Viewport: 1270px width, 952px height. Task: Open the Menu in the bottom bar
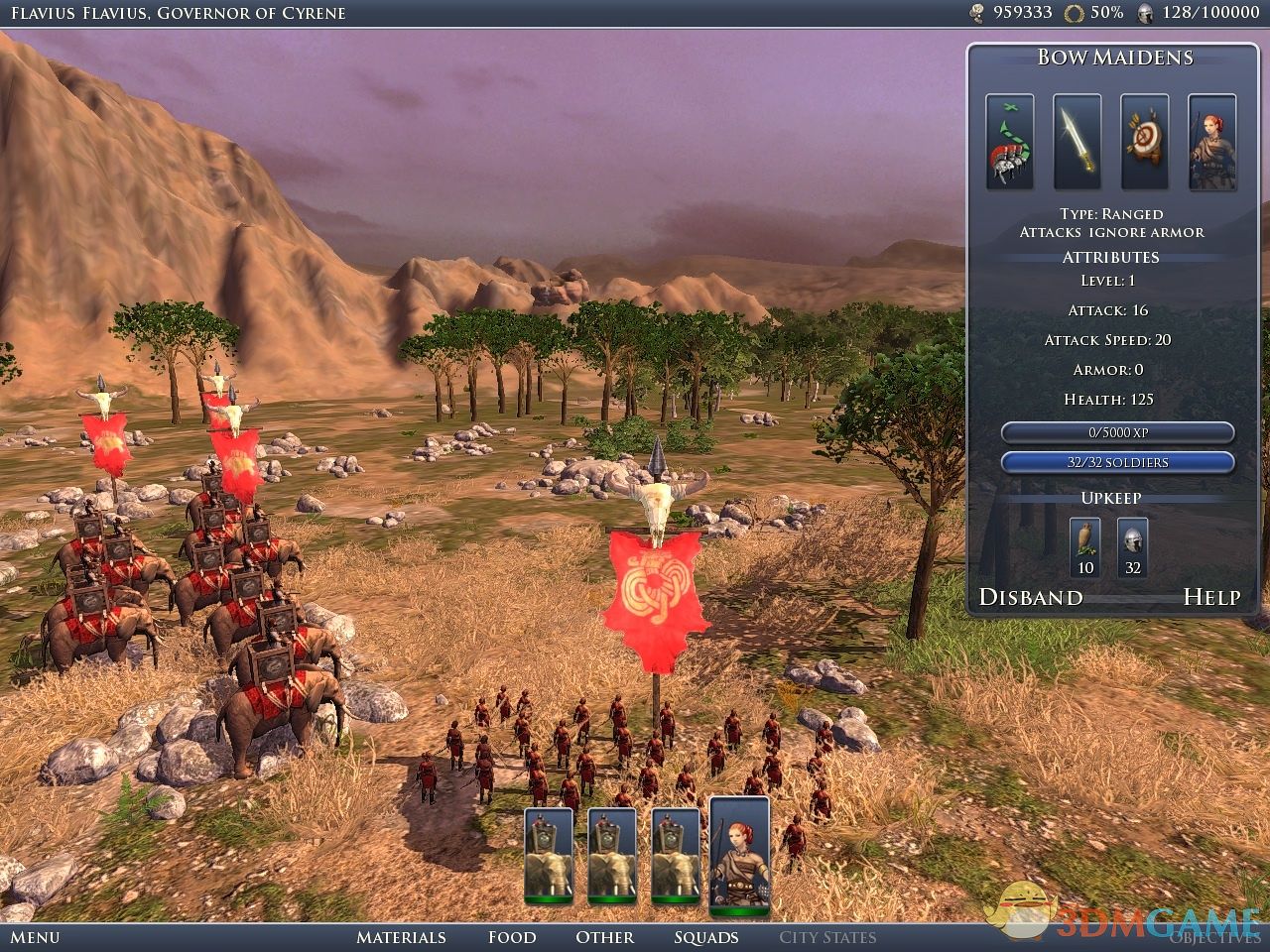pos(36,937)
